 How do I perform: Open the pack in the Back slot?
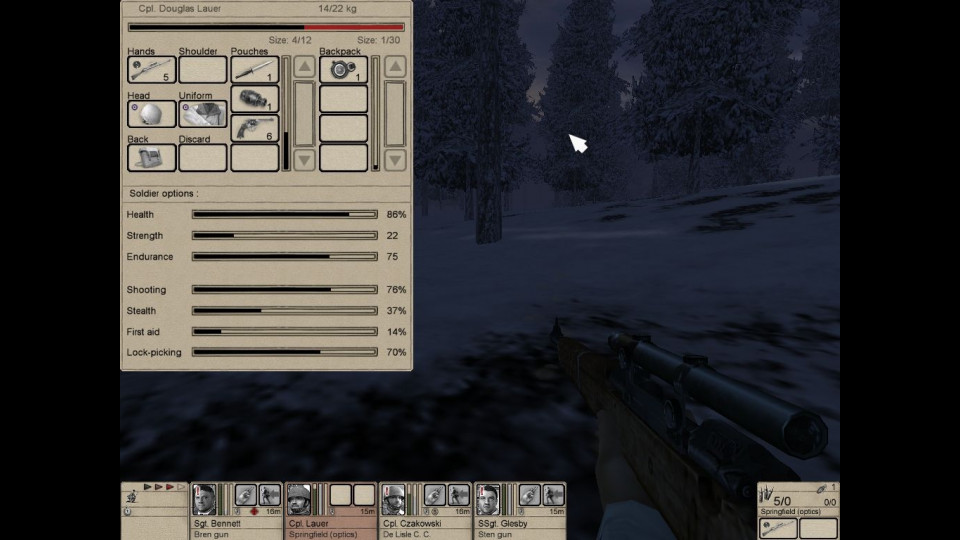click(x=152, y=158)
